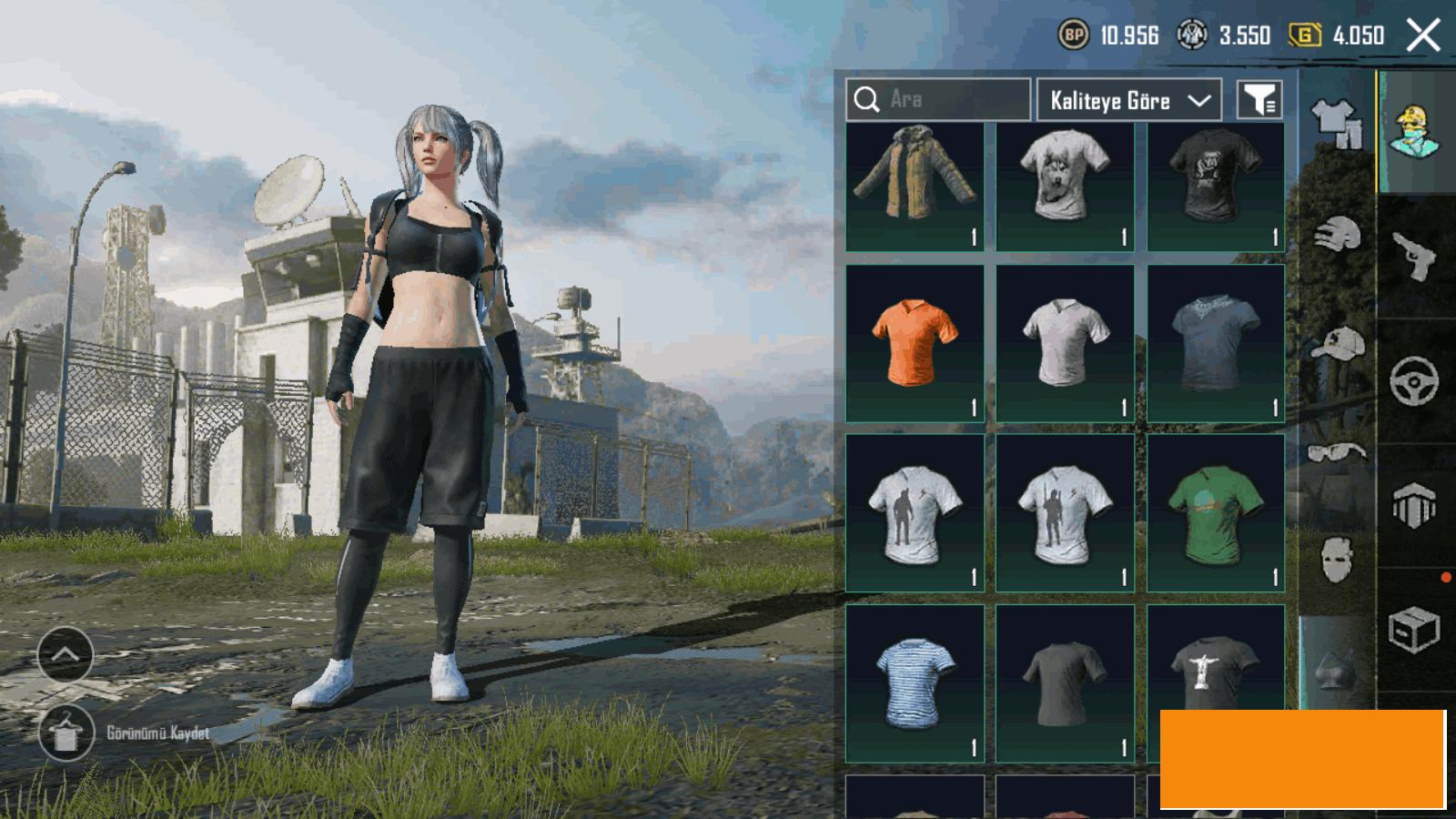Select the yellow-brown jacket item

(x=915, y=186)
